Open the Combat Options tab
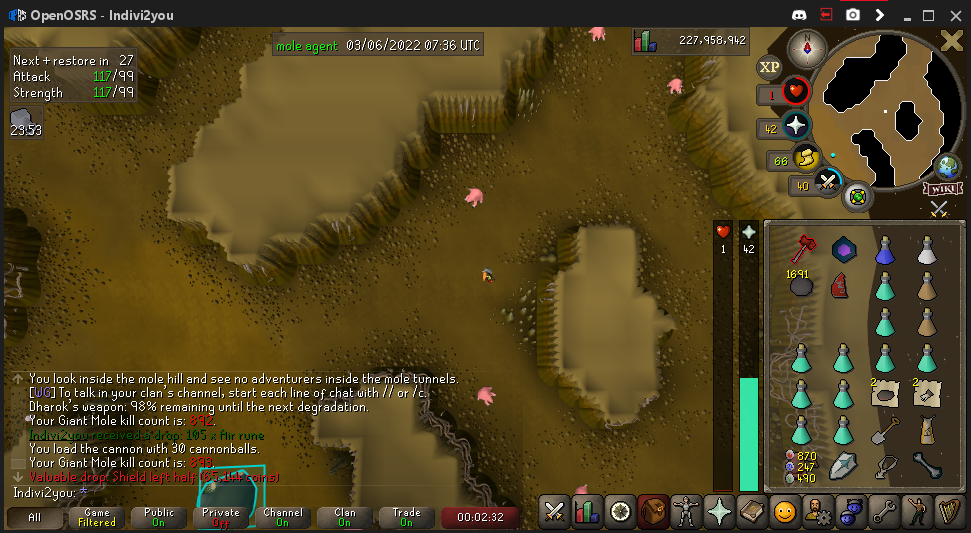971x533 pixels. pos(554,512)
